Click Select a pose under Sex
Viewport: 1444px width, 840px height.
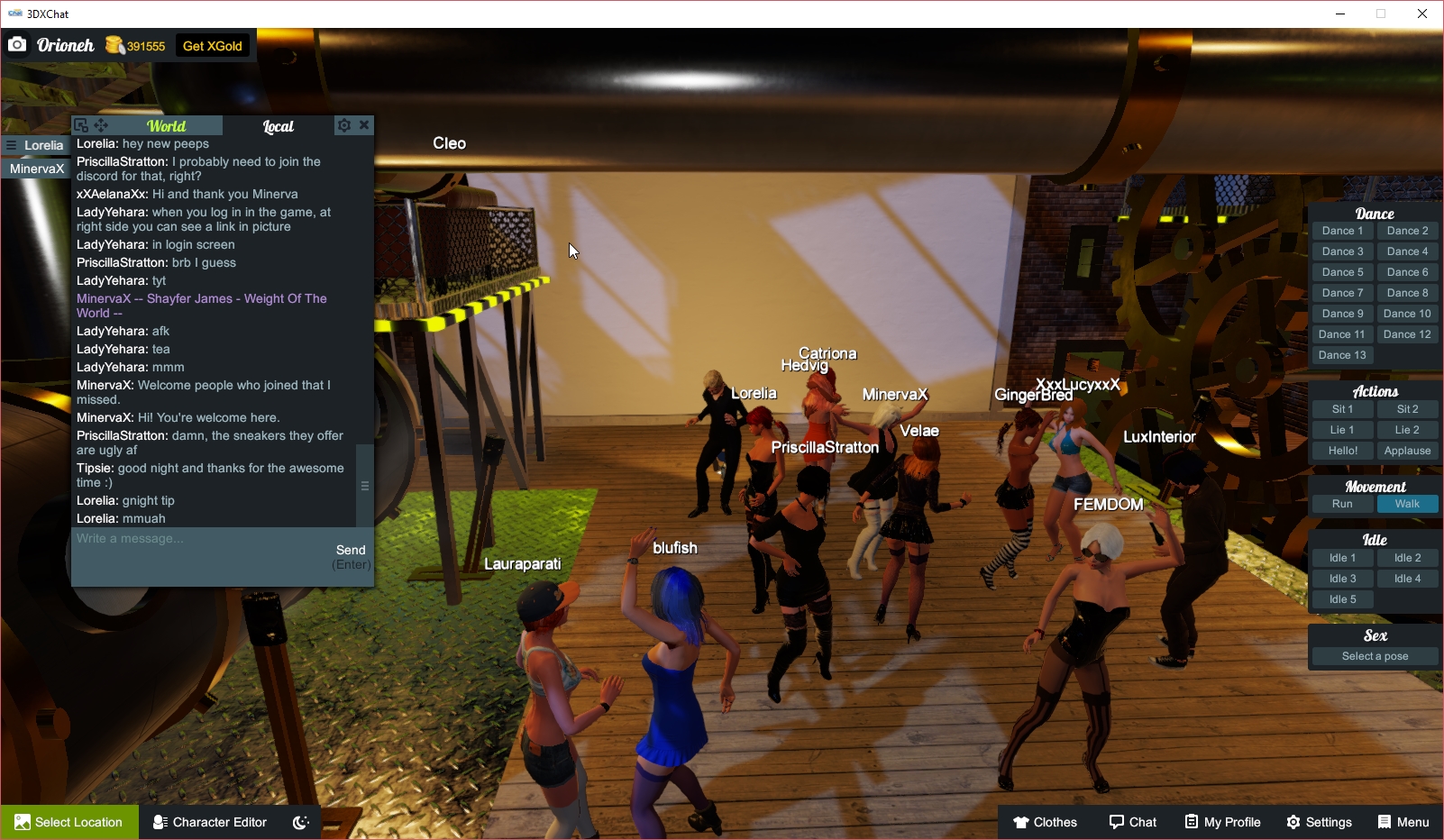(1374, 655)
